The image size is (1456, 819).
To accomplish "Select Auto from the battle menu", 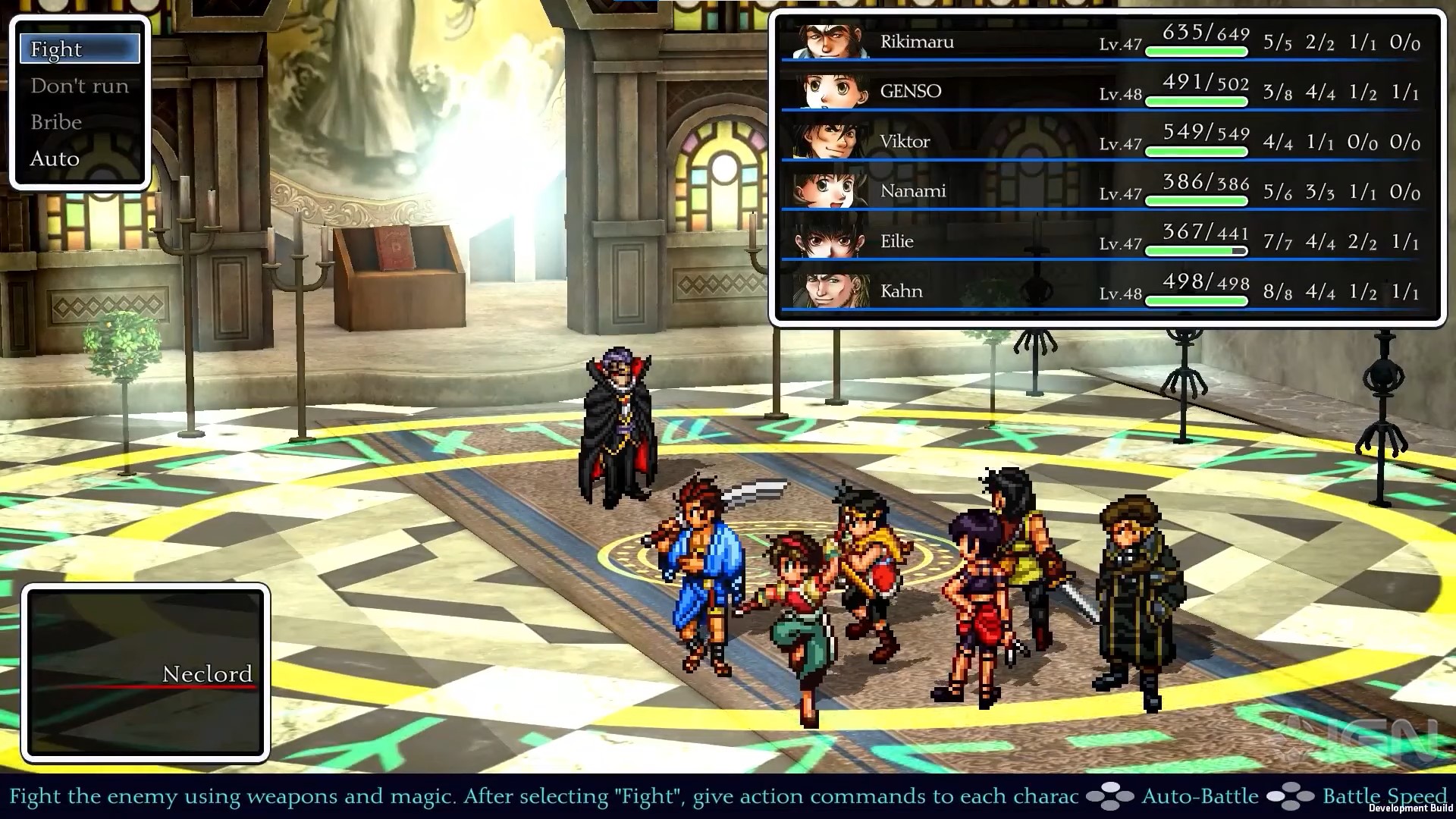I will (x=53, y=158).
